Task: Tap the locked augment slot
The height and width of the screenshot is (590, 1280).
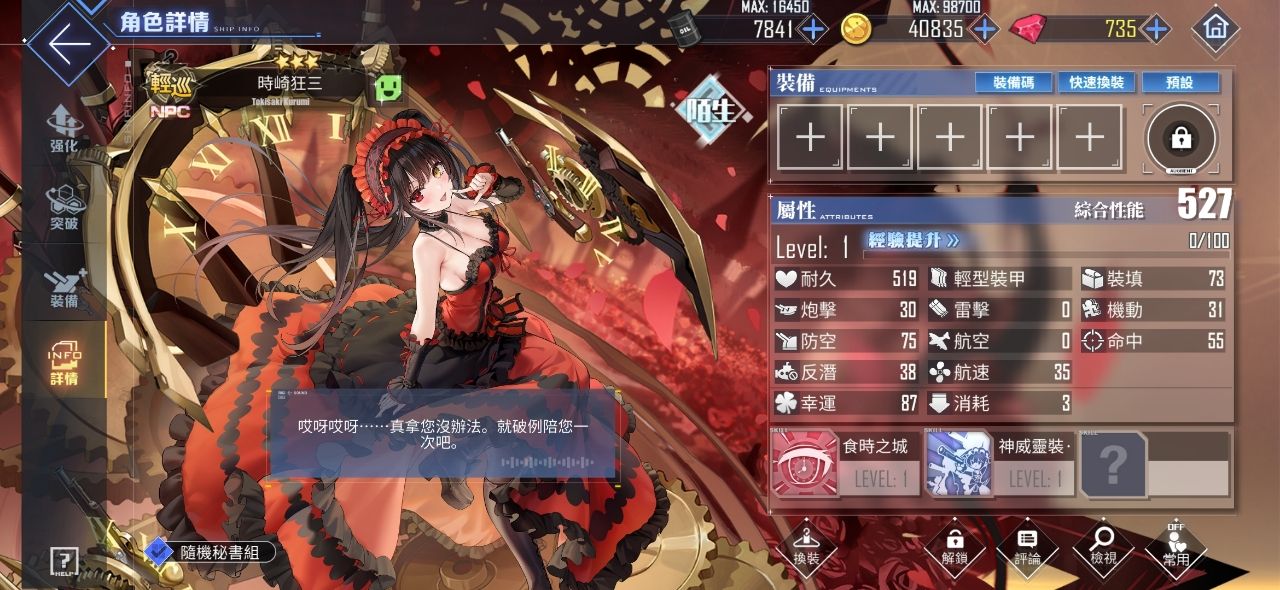Action: (1181, 139)
